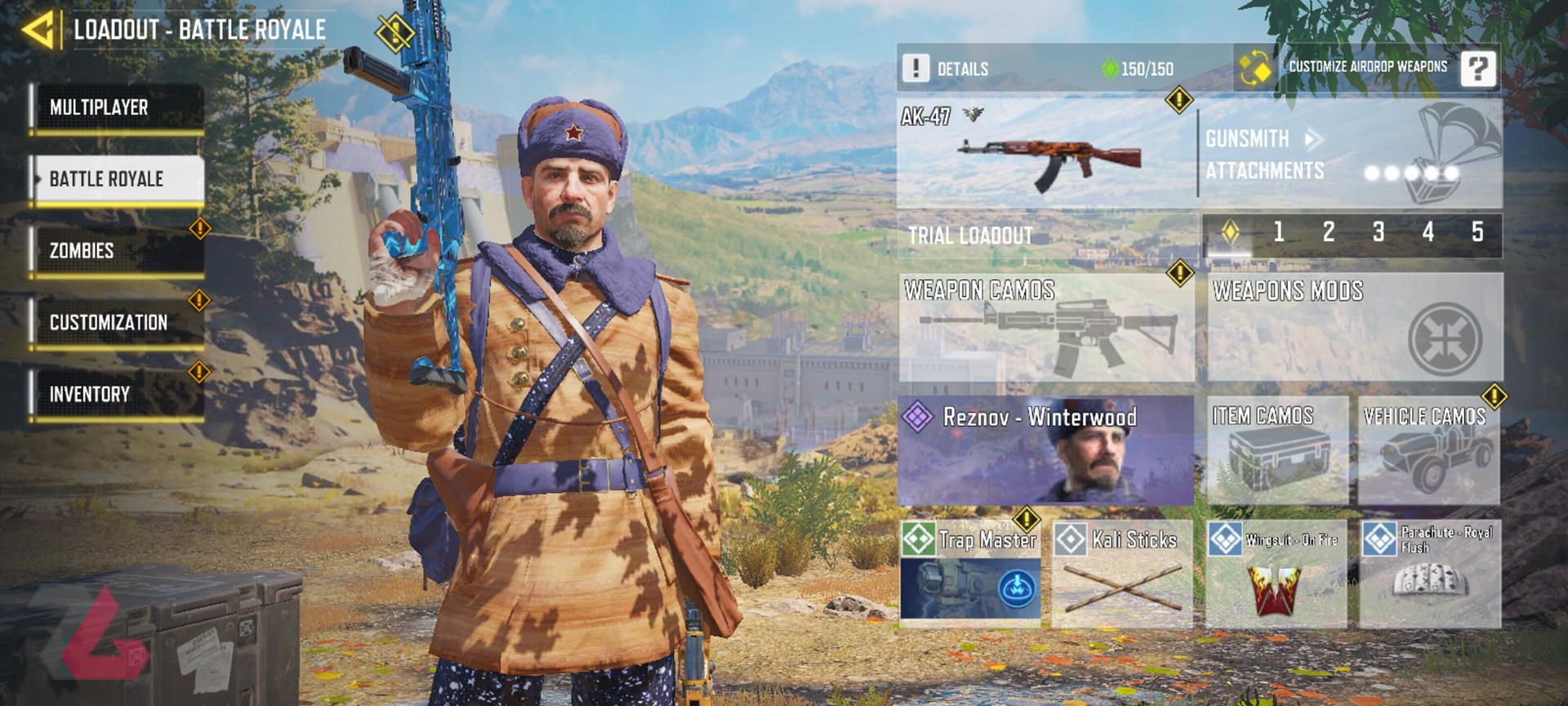Change the Reznov - Winterwood character skin
Screen dimensions: 1568x706
(1045, 450)
